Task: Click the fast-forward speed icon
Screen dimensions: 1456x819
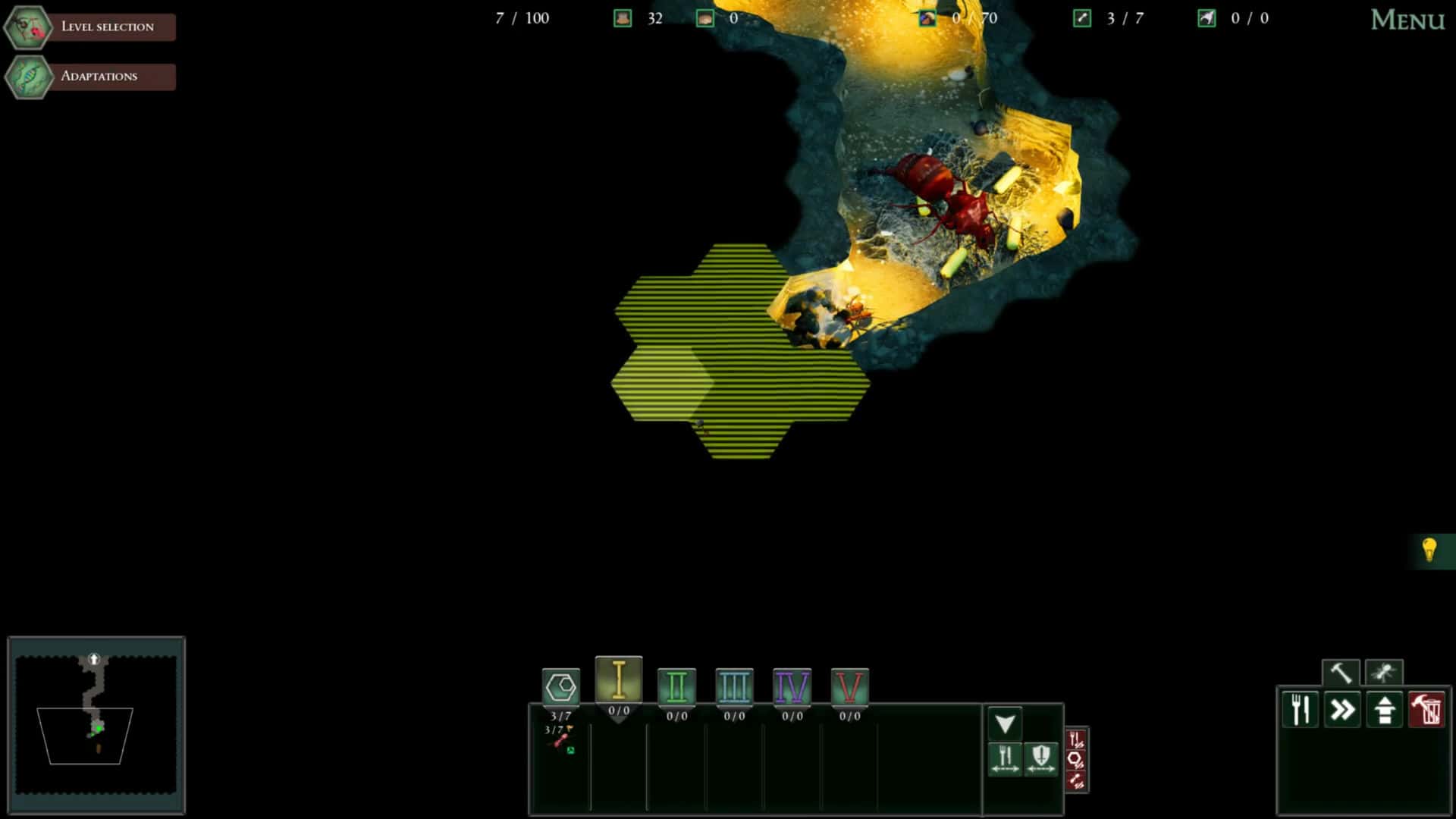Action: [x=1341, y=710]
